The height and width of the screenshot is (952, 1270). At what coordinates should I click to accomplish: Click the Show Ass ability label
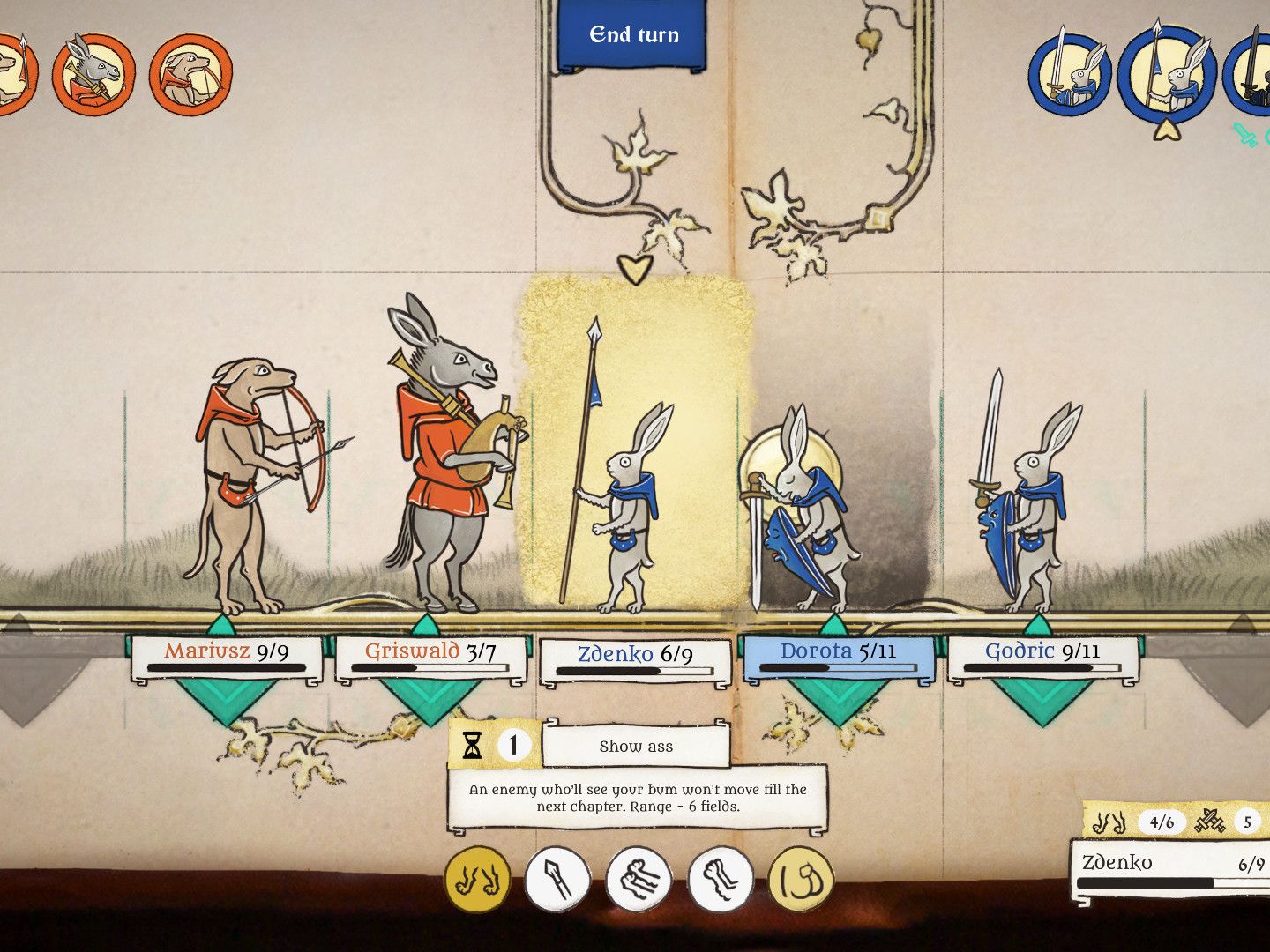pos(637,746)
